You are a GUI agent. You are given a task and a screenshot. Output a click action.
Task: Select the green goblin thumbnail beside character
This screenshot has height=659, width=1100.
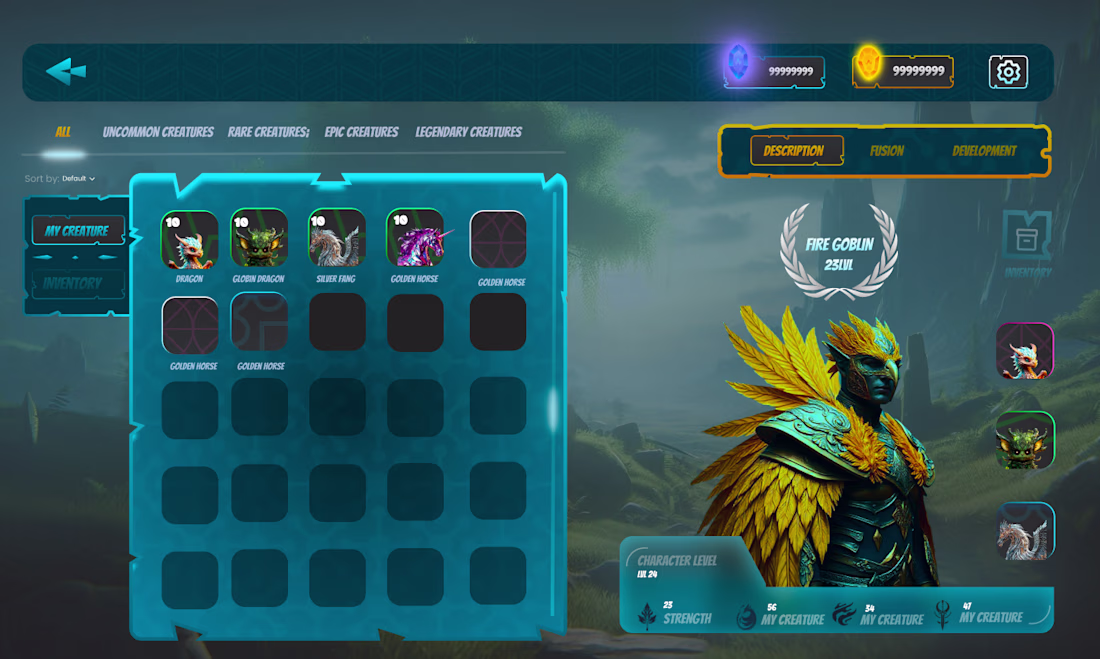pyautogui.click(x=1025, y=441)
